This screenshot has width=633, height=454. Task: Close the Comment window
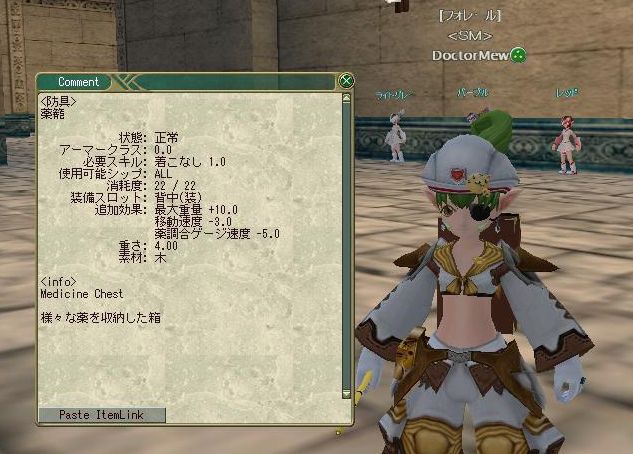point(346,81)
